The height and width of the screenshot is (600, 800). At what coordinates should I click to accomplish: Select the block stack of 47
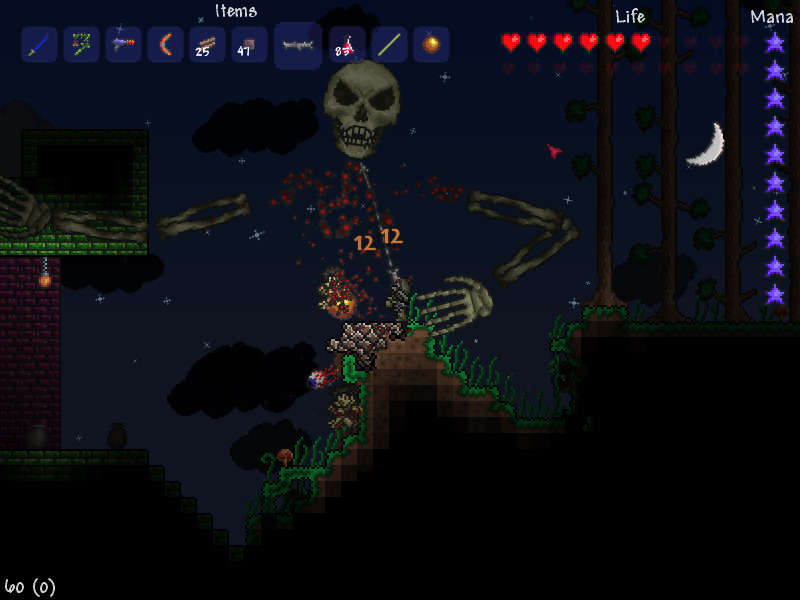point(249,45)
